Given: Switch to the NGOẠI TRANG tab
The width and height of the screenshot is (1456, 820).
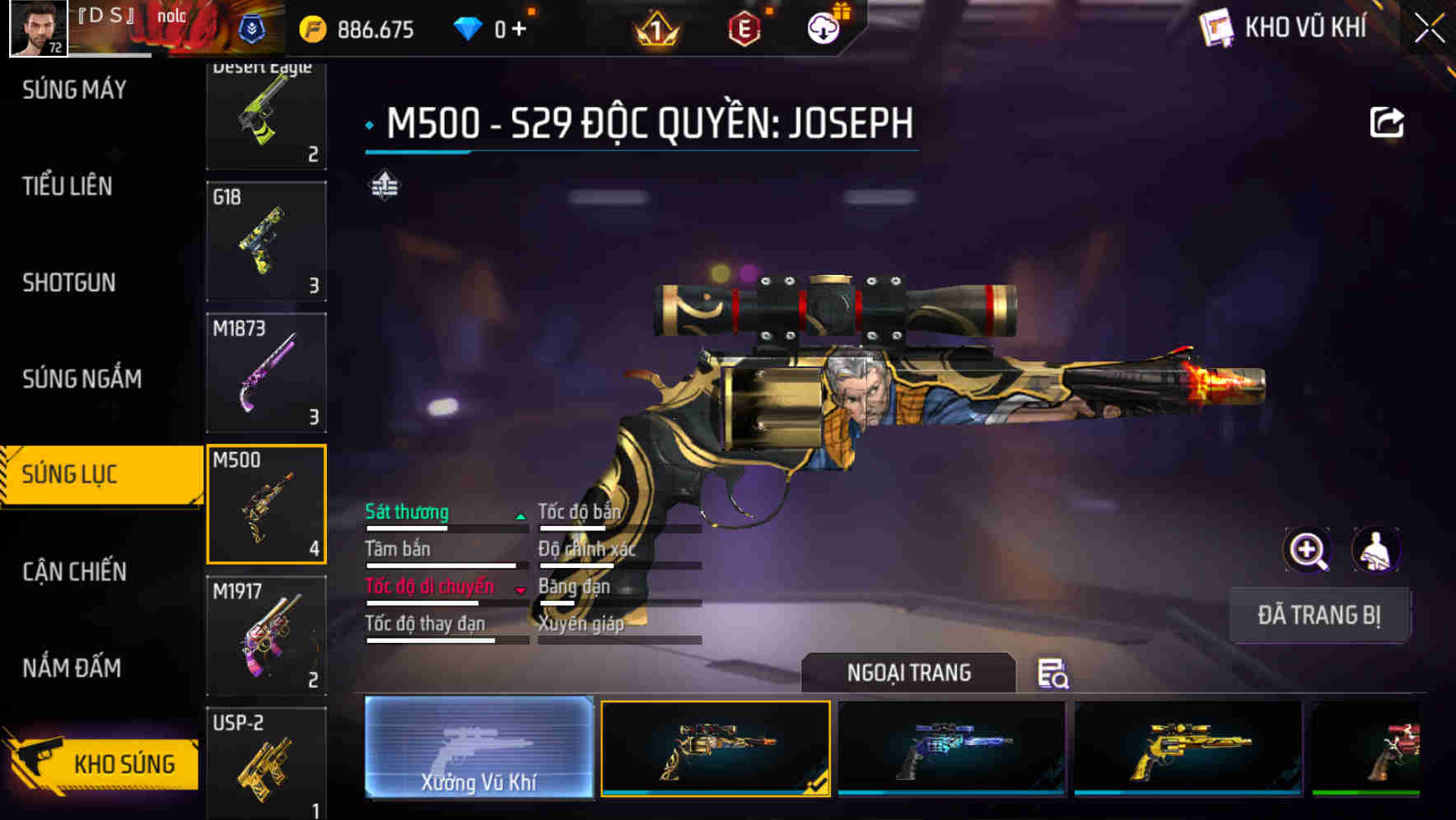Looking at the screenshot, I should [x=909, y=673].
